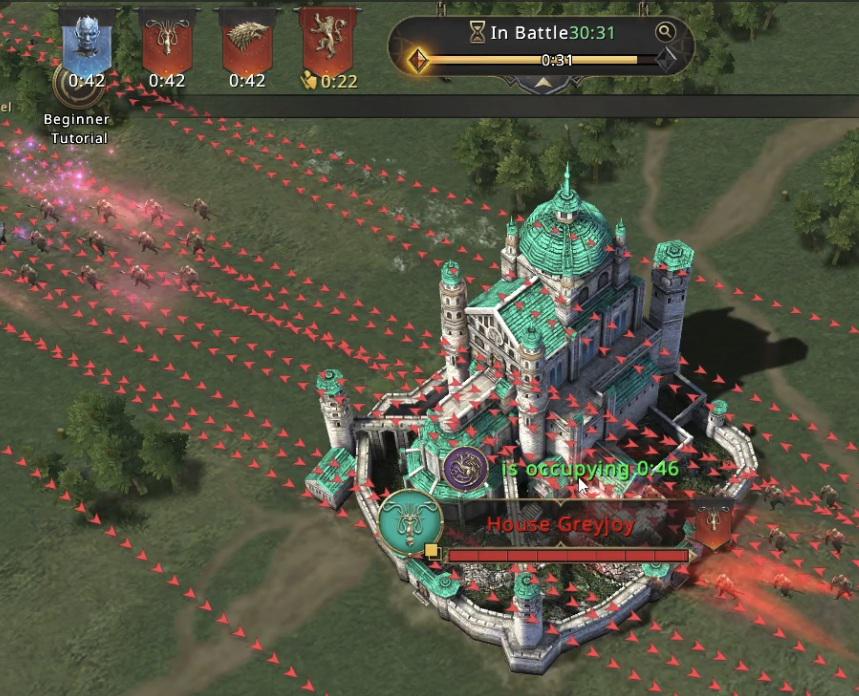Click the magnifier icon in battle panel
The image size is (859, 696).
(665, 32)
